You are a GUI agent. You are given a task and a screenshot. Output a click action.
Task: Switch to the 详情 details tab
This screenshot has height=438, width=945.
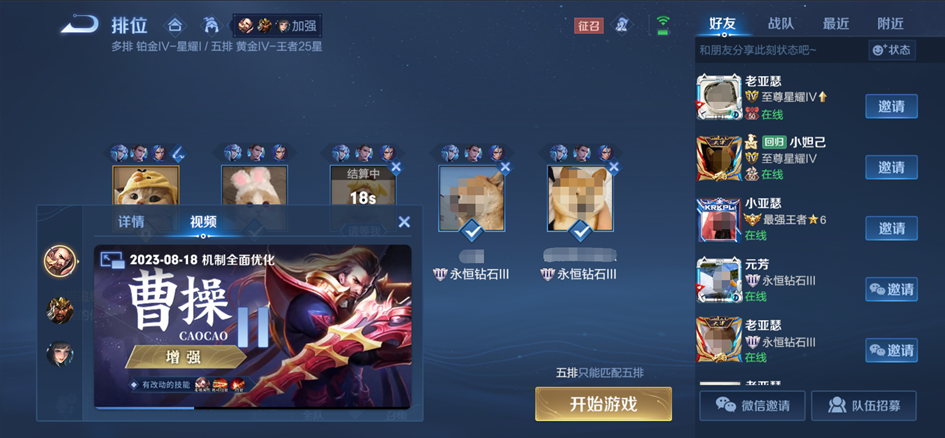click(x=131, y=222)
